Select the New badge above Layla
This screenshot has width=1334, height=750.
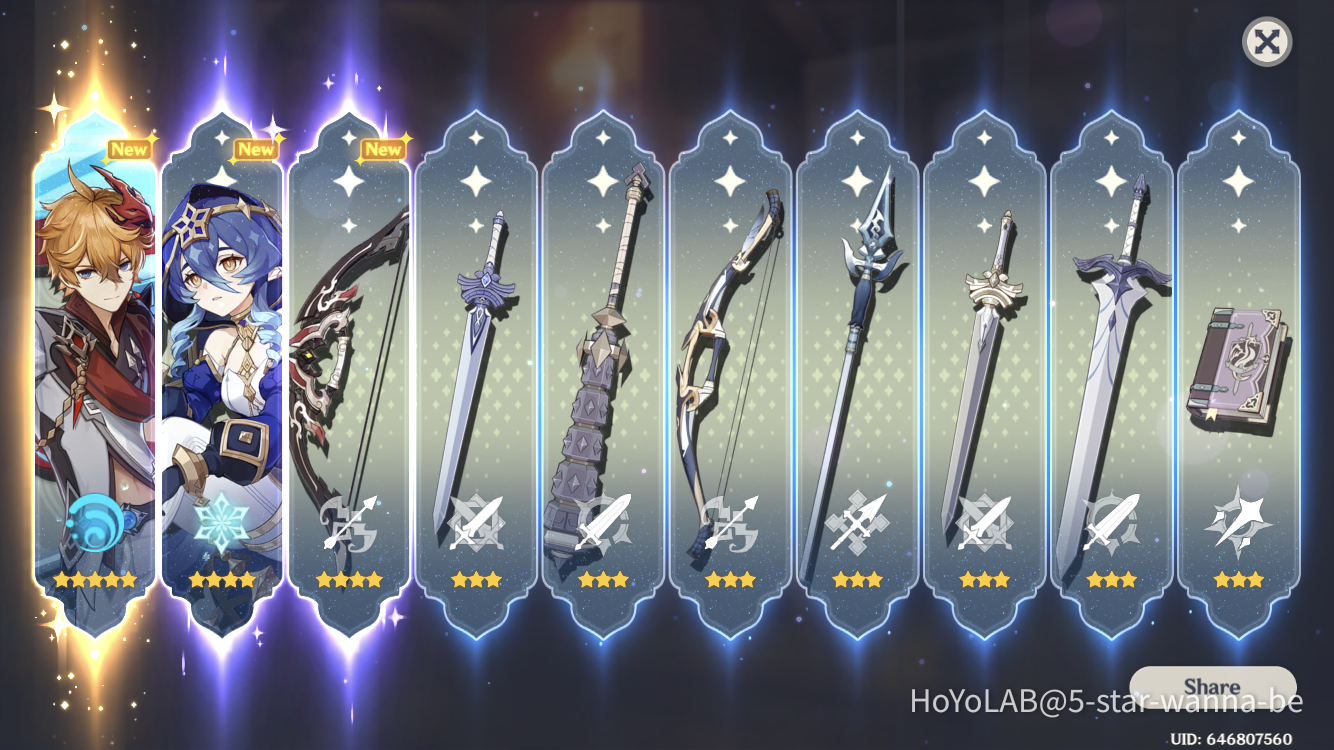[259, 148]
